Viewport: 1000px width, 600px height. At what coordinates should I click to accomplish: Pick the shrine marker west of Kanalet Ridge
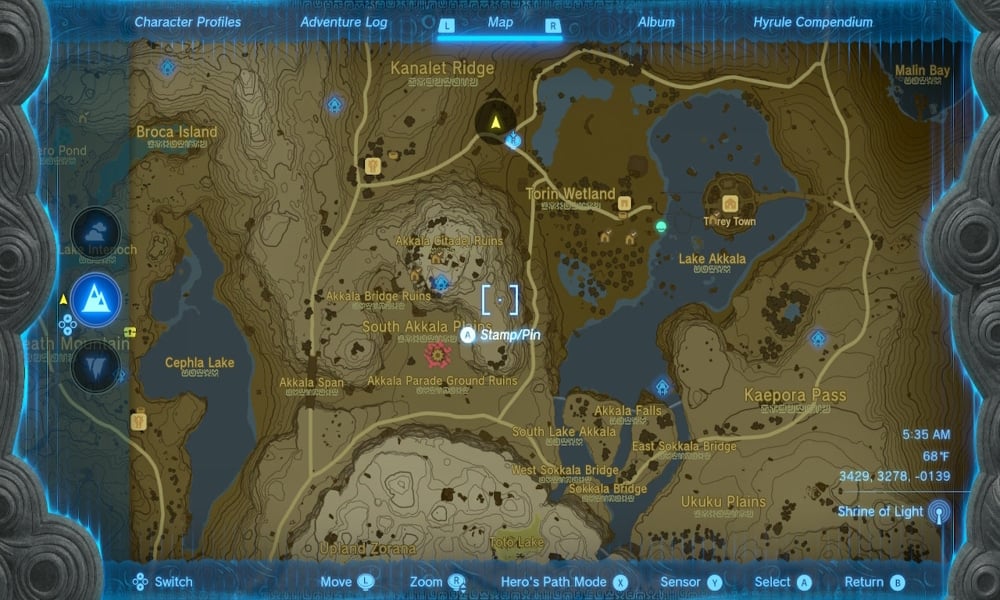[335, 104]
